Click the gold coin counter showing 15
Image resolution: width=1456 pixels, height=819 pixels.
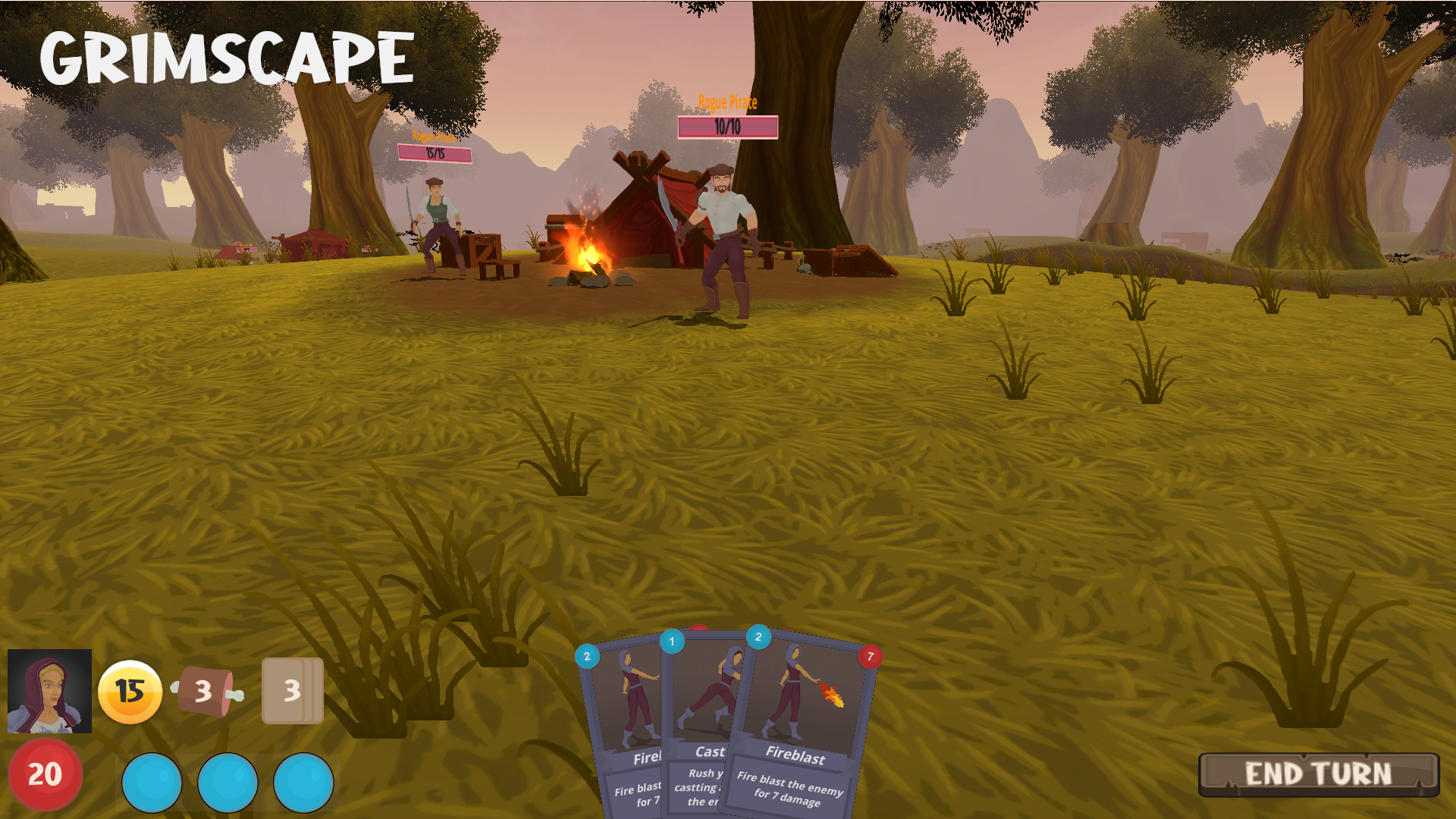130,692
